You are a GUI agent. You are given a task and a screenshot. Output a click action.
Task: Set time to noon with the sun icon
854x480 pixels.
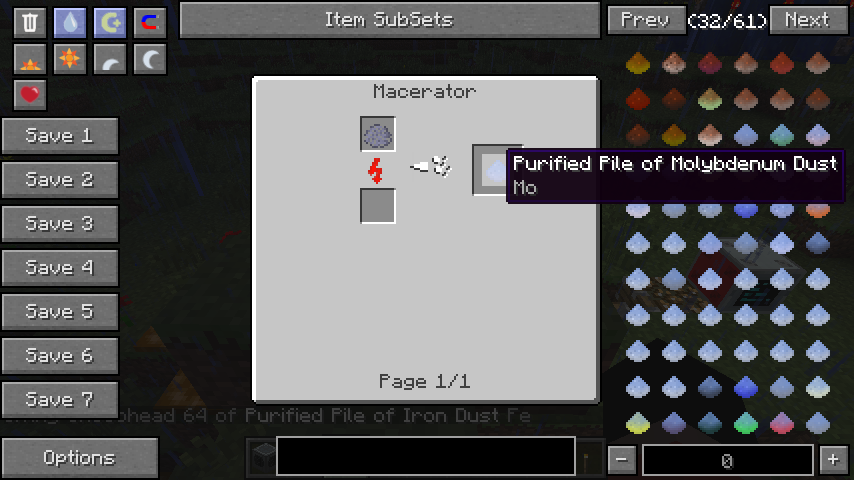70,60
